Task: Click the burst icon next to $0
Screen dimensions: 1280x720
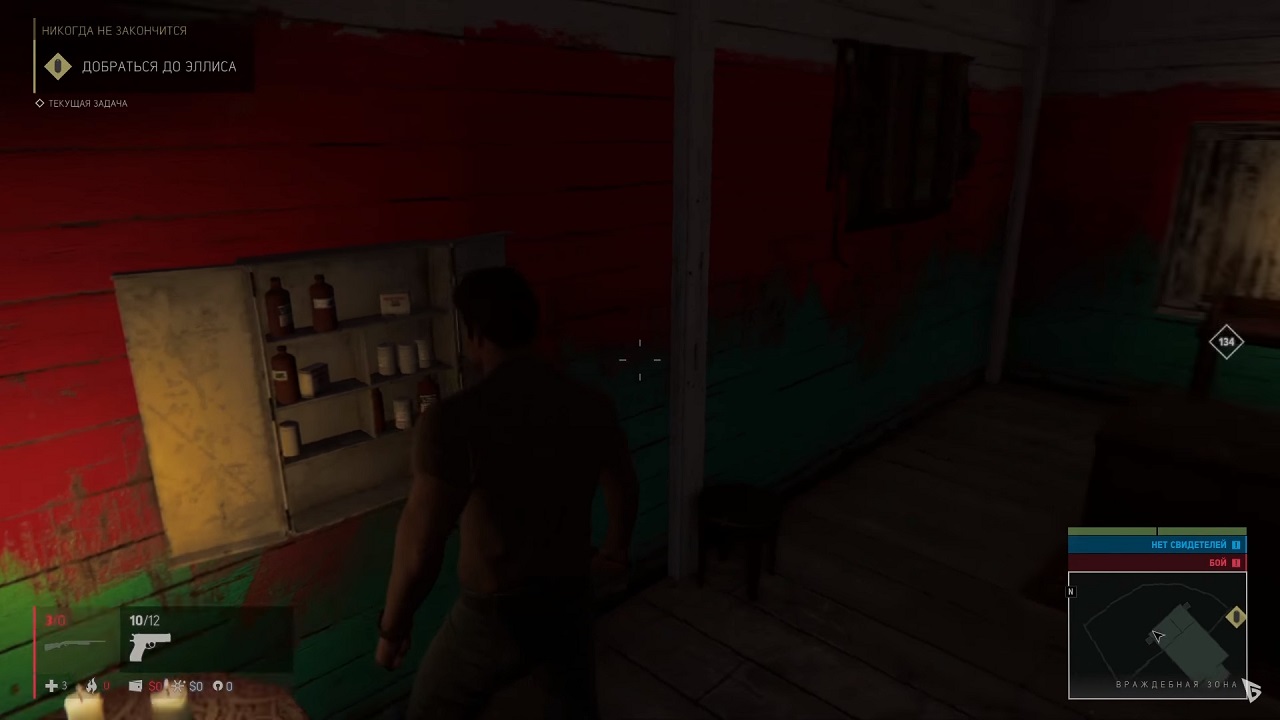Action: point(177,686)
